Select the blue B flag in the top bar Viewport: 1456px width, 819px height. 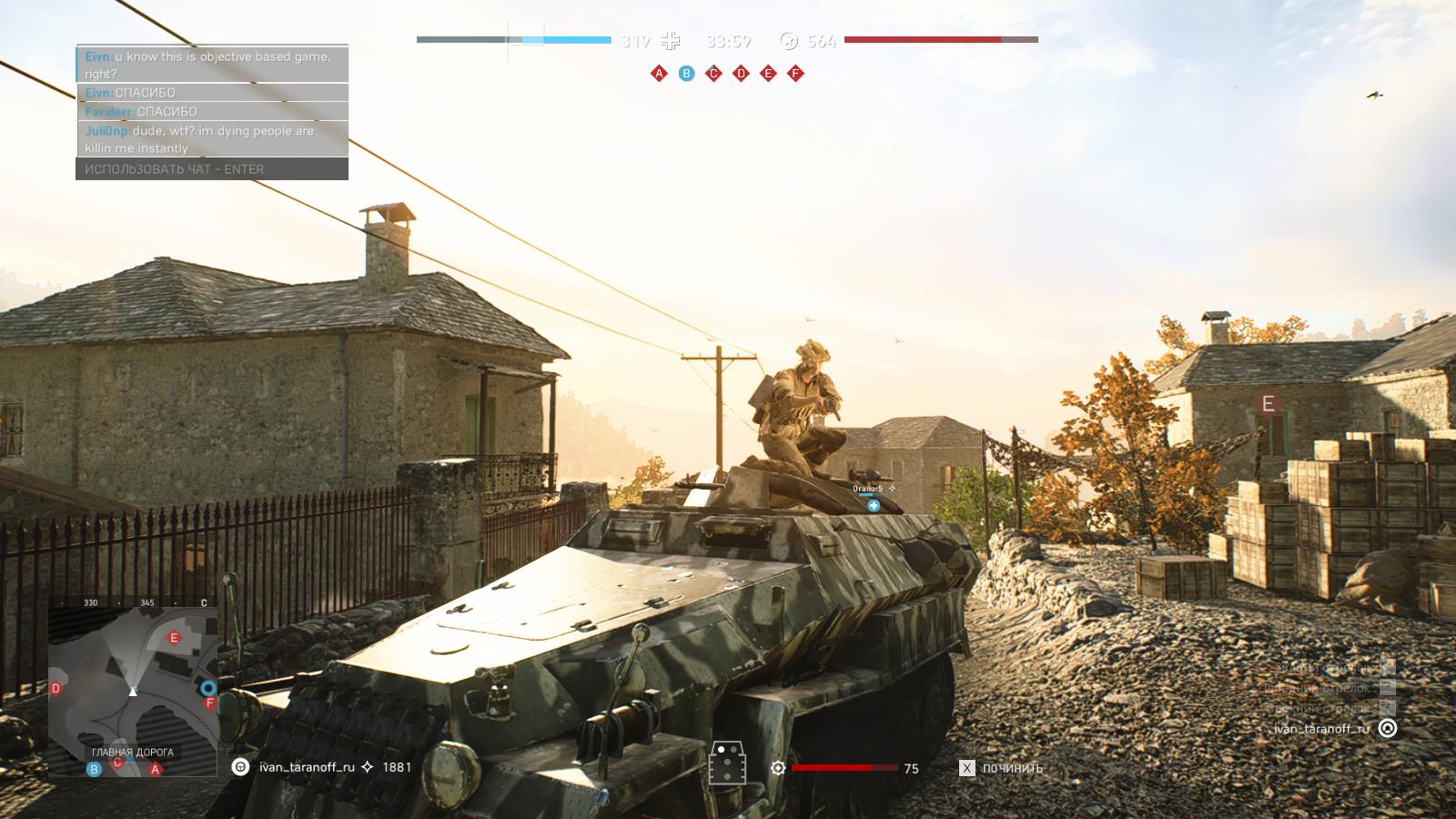click(x=687, y=74)
